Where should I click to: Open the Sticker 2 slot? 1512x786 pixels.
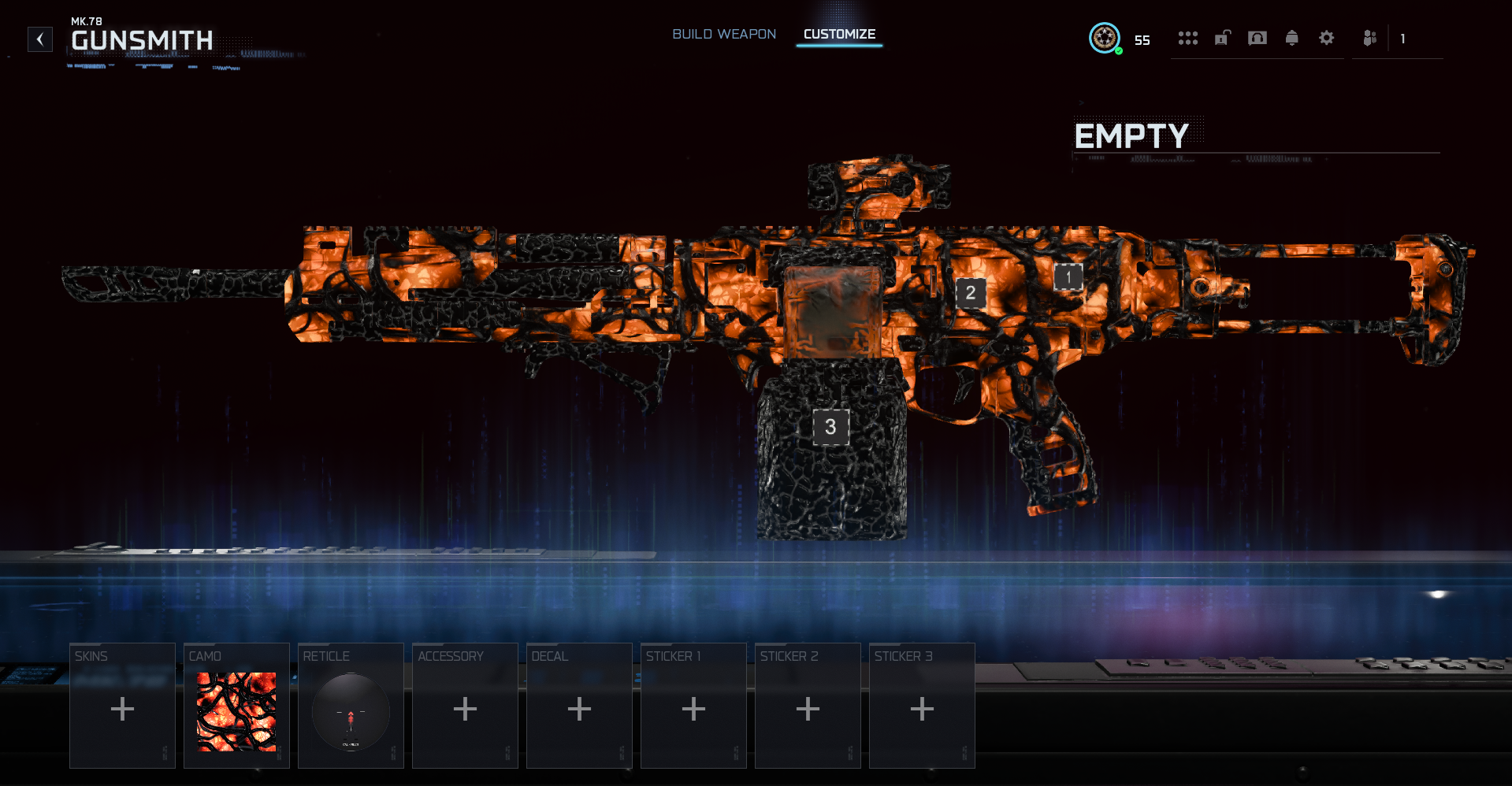(808, 706)
